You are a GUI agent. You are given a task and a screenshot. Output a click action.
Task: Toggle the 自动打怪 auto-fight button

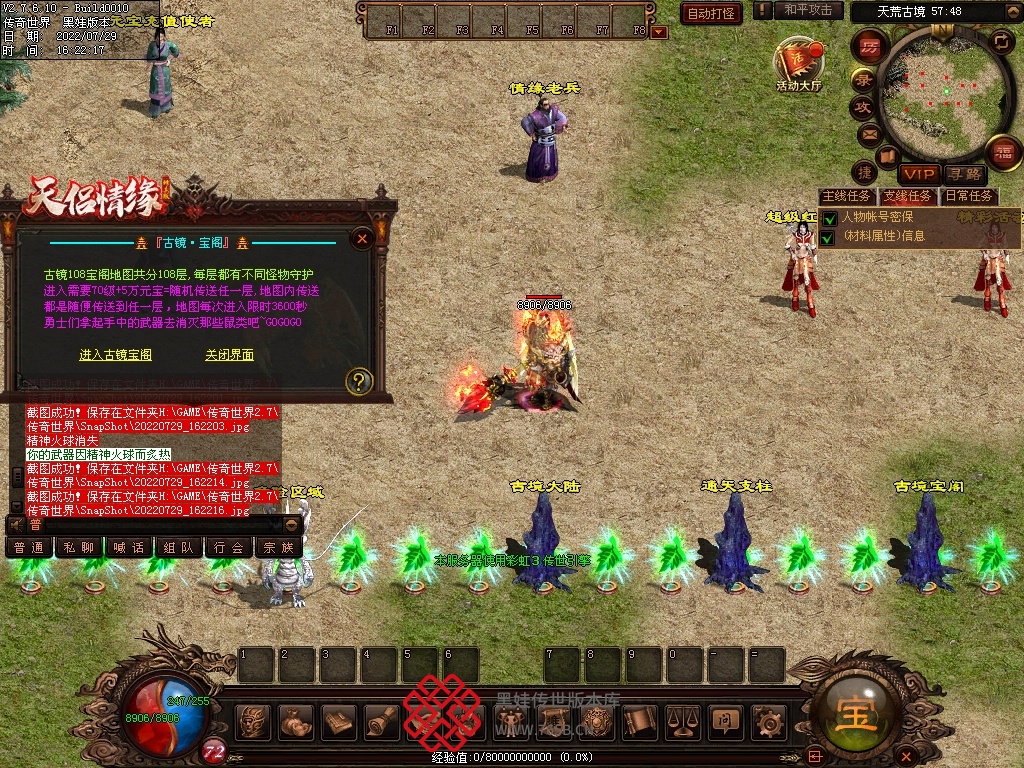[710, 13]
